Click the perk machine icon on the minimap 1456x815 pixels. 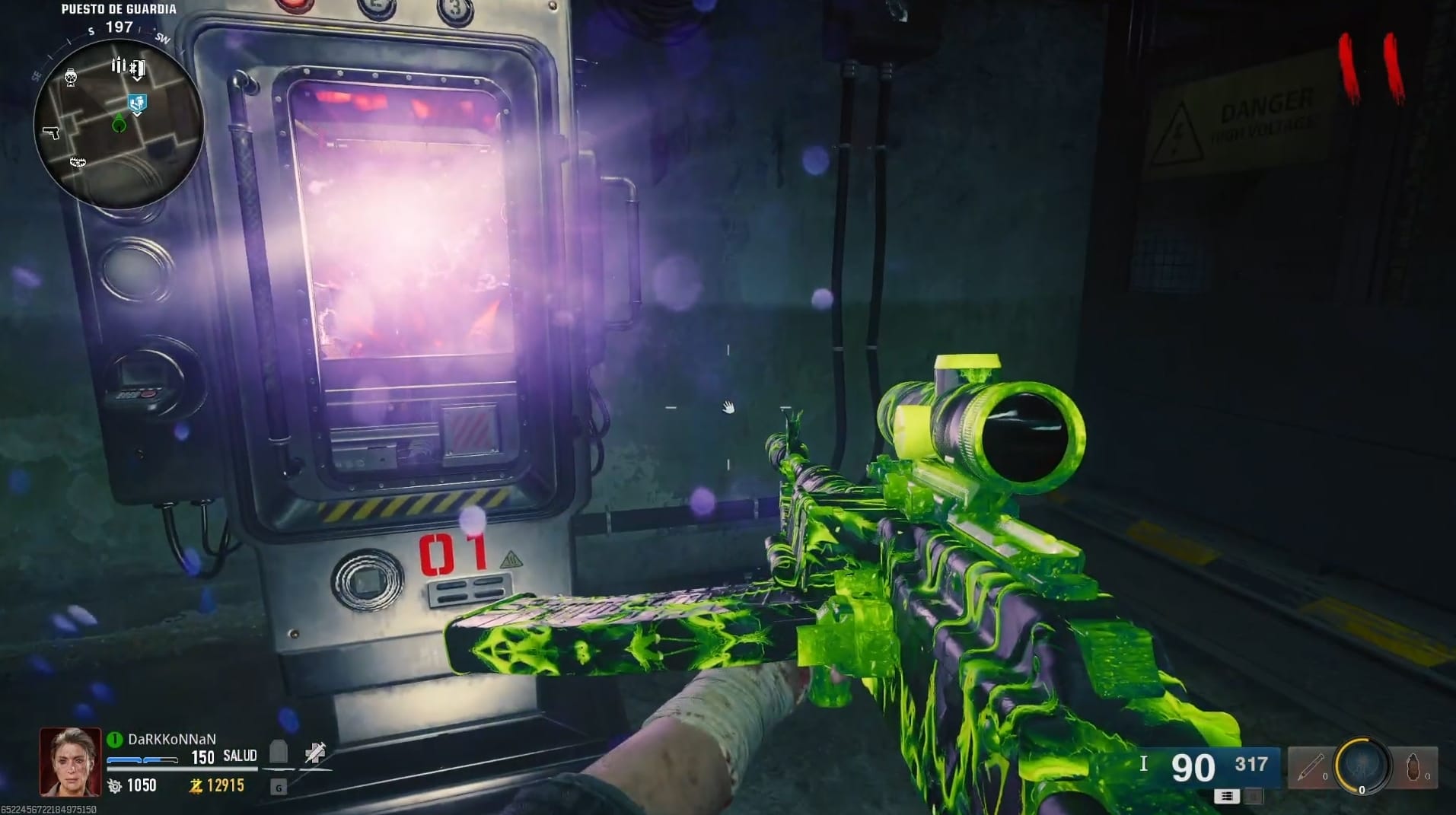point(71,78)
